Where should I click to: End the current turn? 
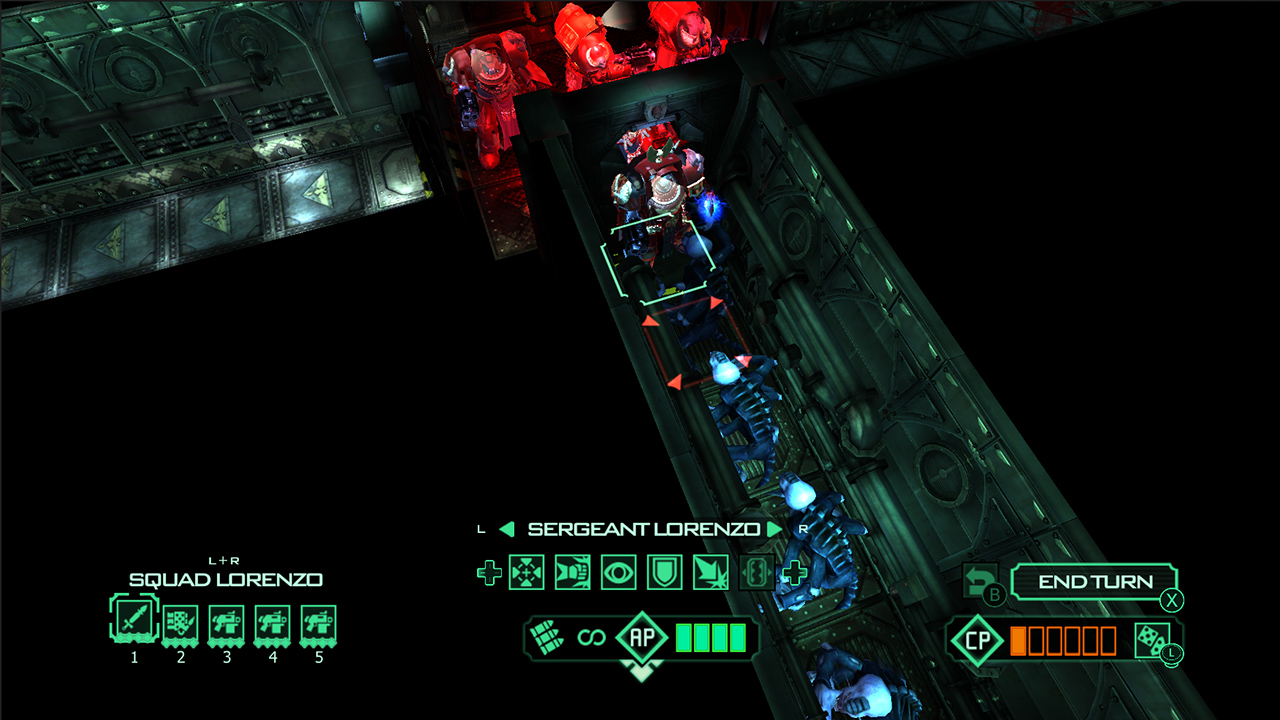1094,582
